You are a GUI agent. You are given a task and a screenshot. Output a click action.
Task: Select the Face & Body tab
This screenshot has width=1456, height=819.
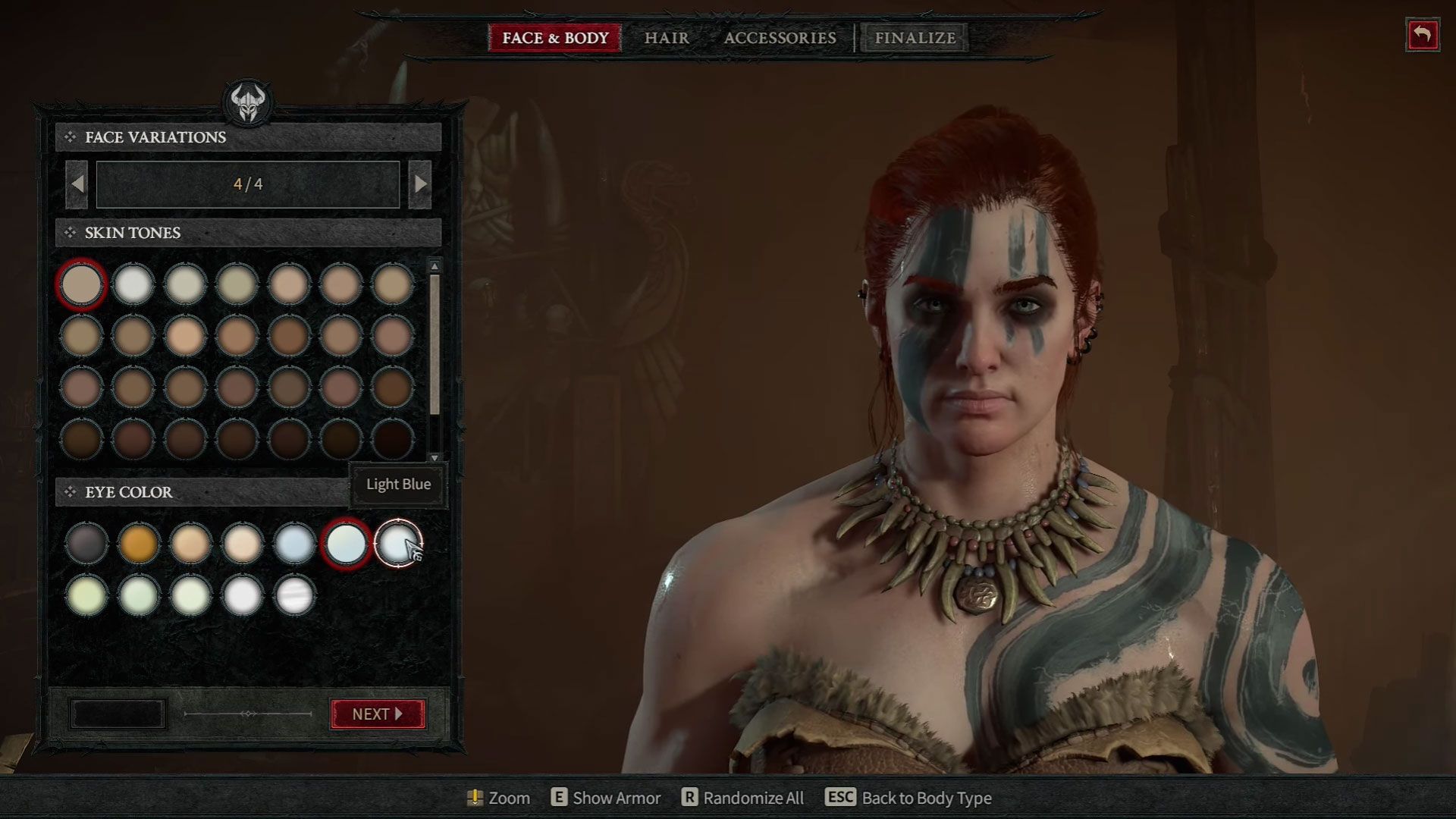pos(555,38)
